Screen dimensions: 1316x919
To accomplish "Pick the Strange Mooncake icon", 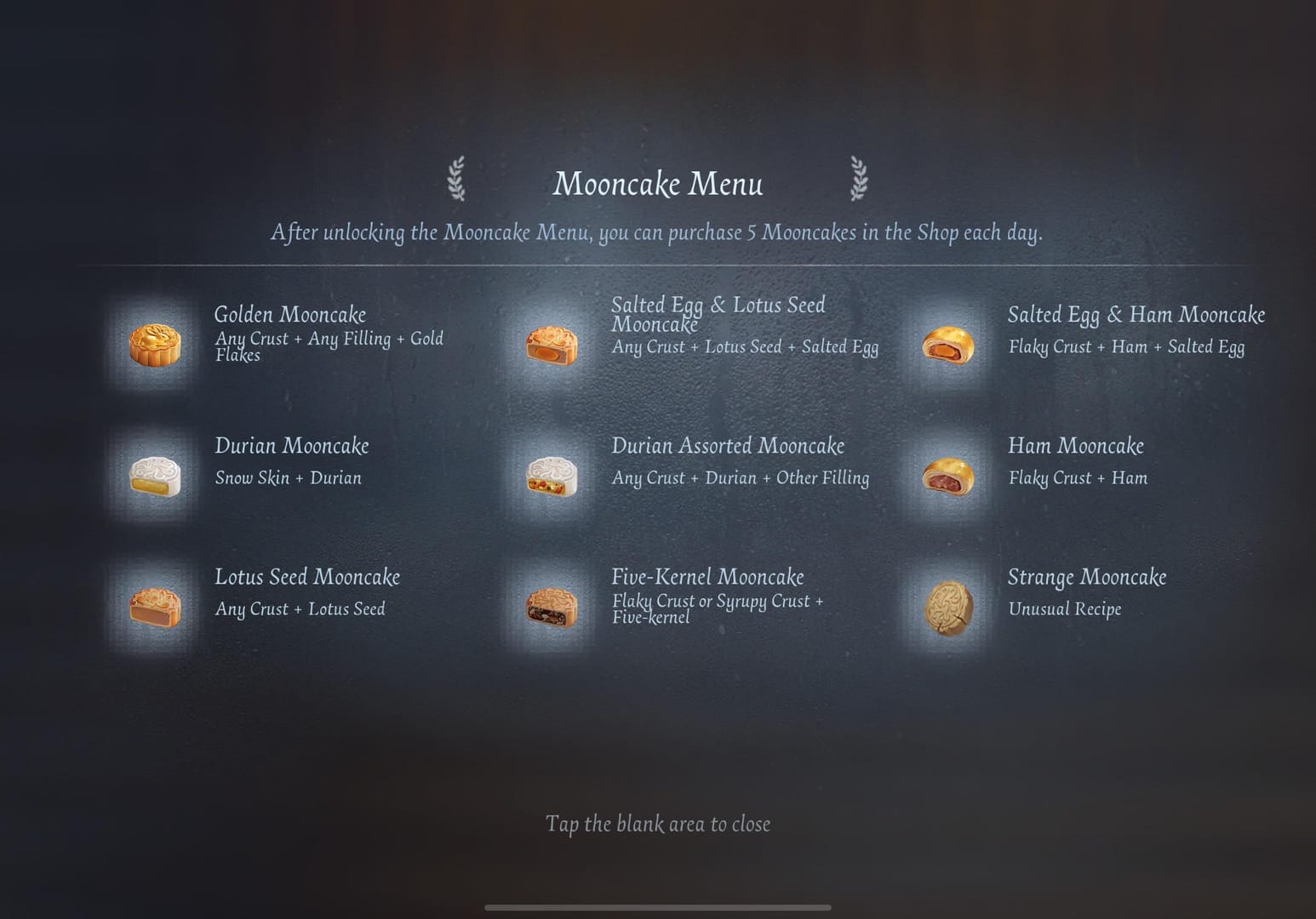I will [948, 607].
